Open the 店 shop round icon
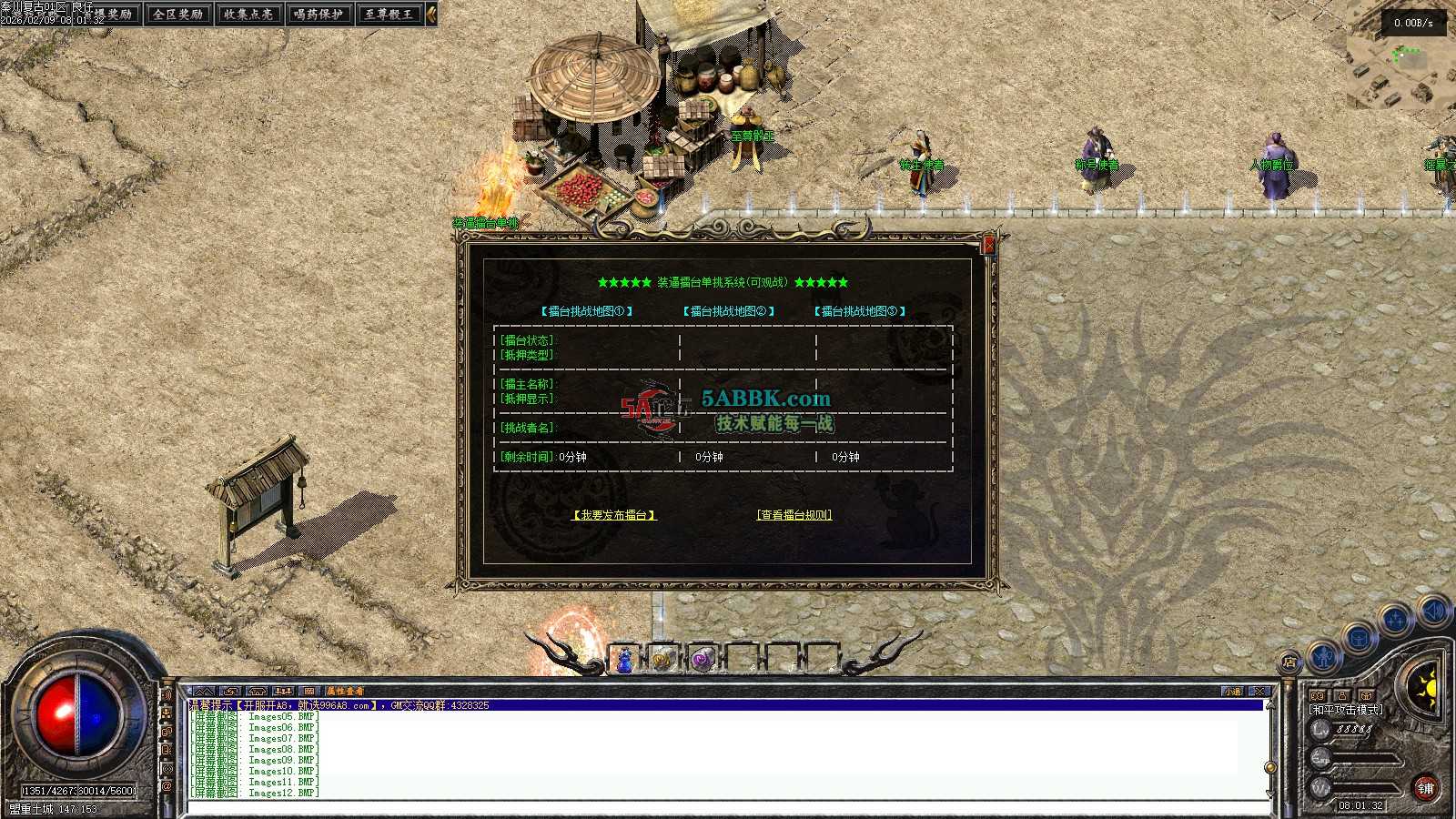 click(1289, 662)
